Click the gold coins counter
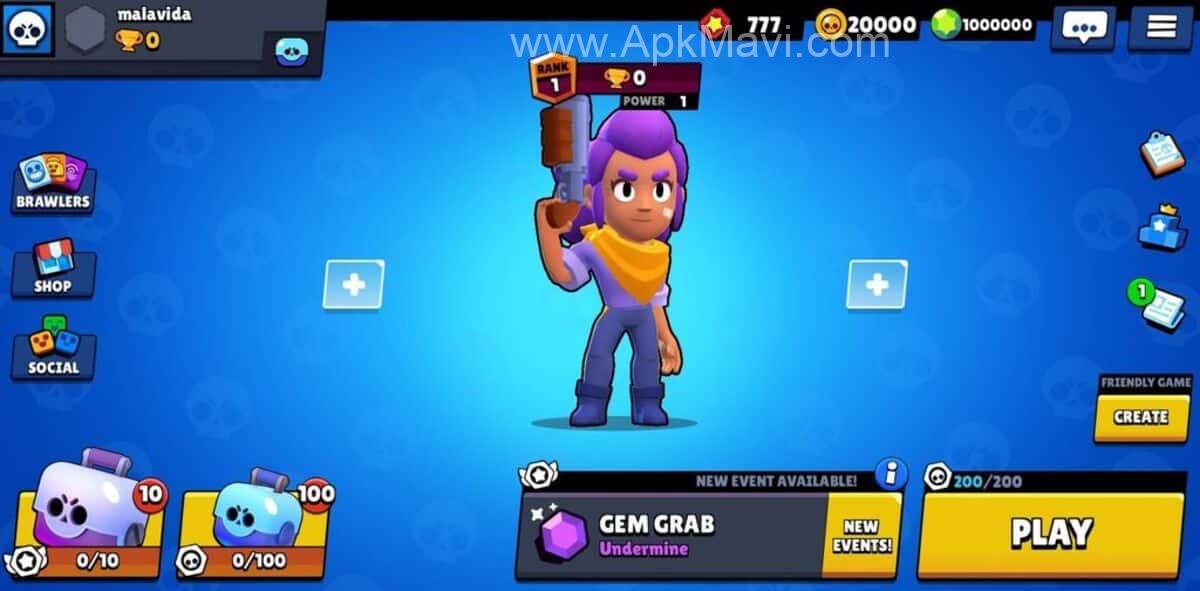The image size is (1200, 591). (x=868, y=24)
